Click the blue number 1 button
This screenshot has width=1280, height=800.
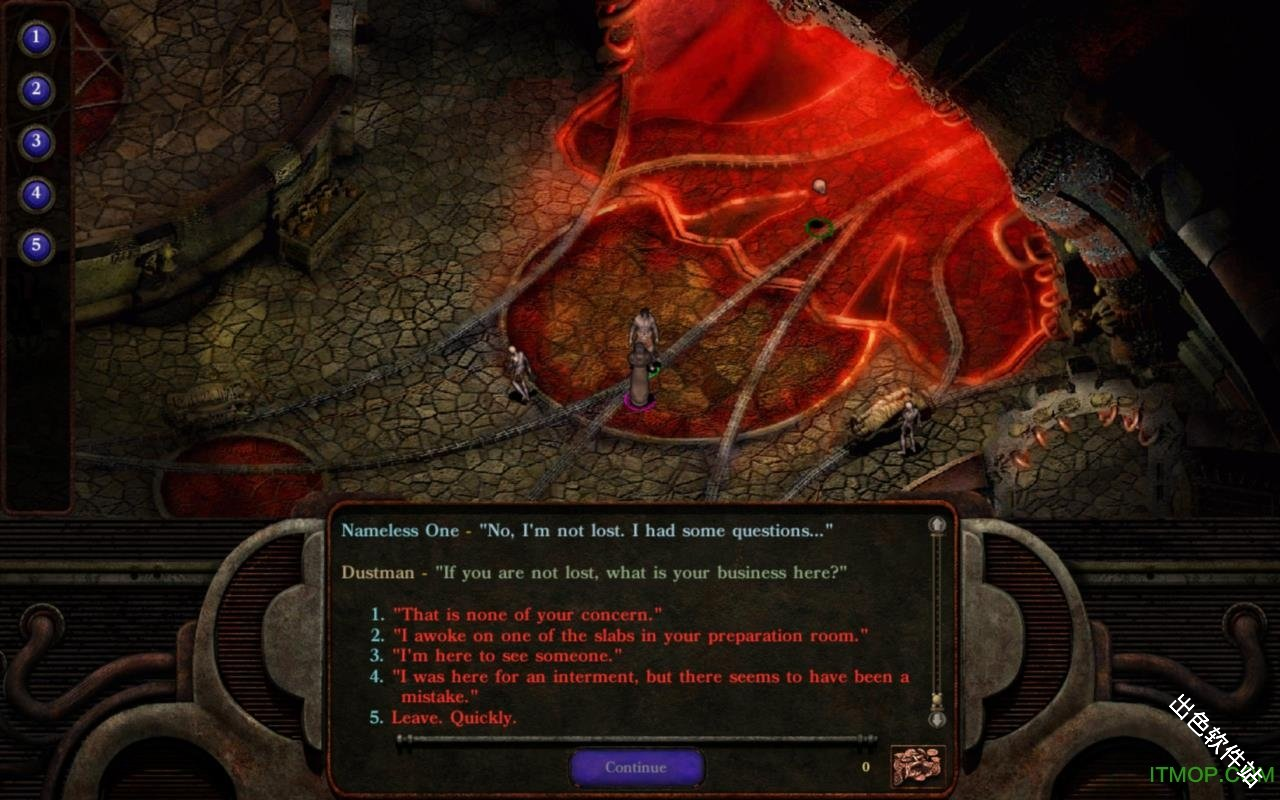(37, 39)
